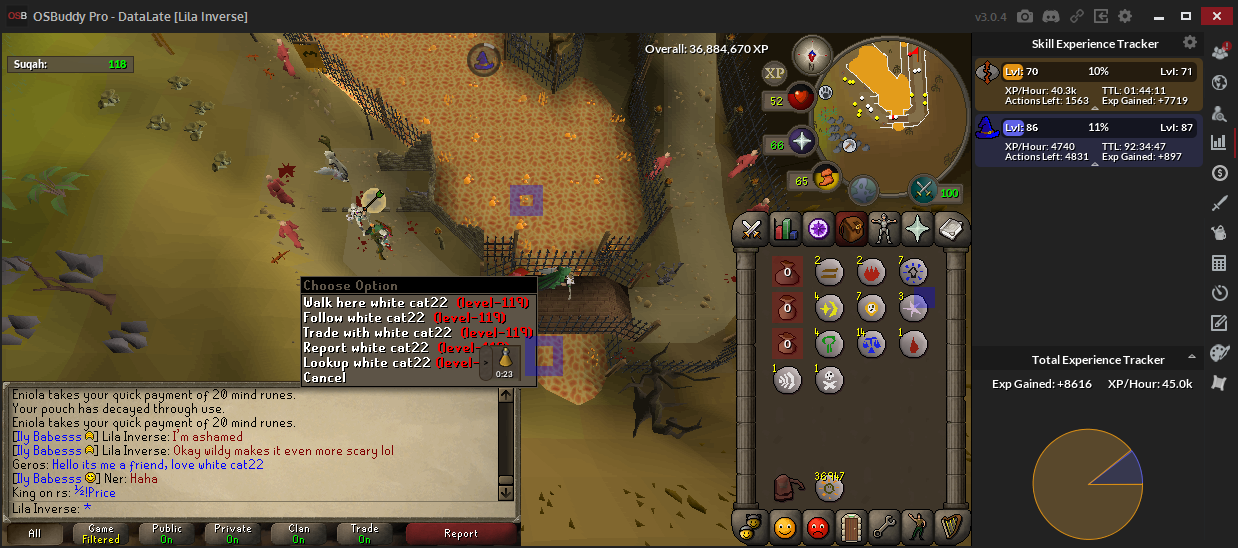Viewport: 1238px width, 548px height.
Task: Show the All chat tab
Action: click(35, 534)
